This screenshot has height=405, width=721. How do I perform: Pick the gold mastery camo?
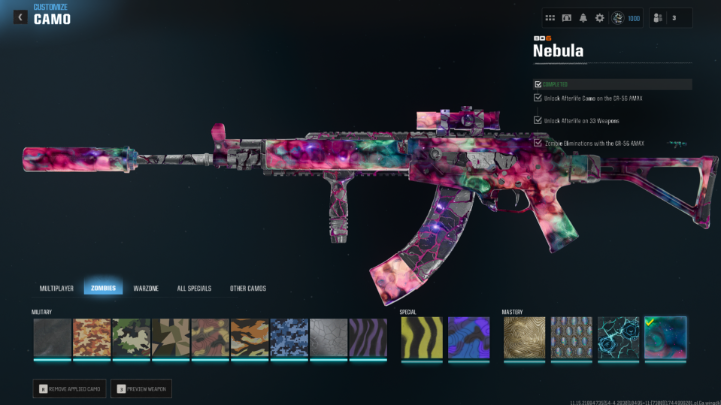[x=522, y=338]
